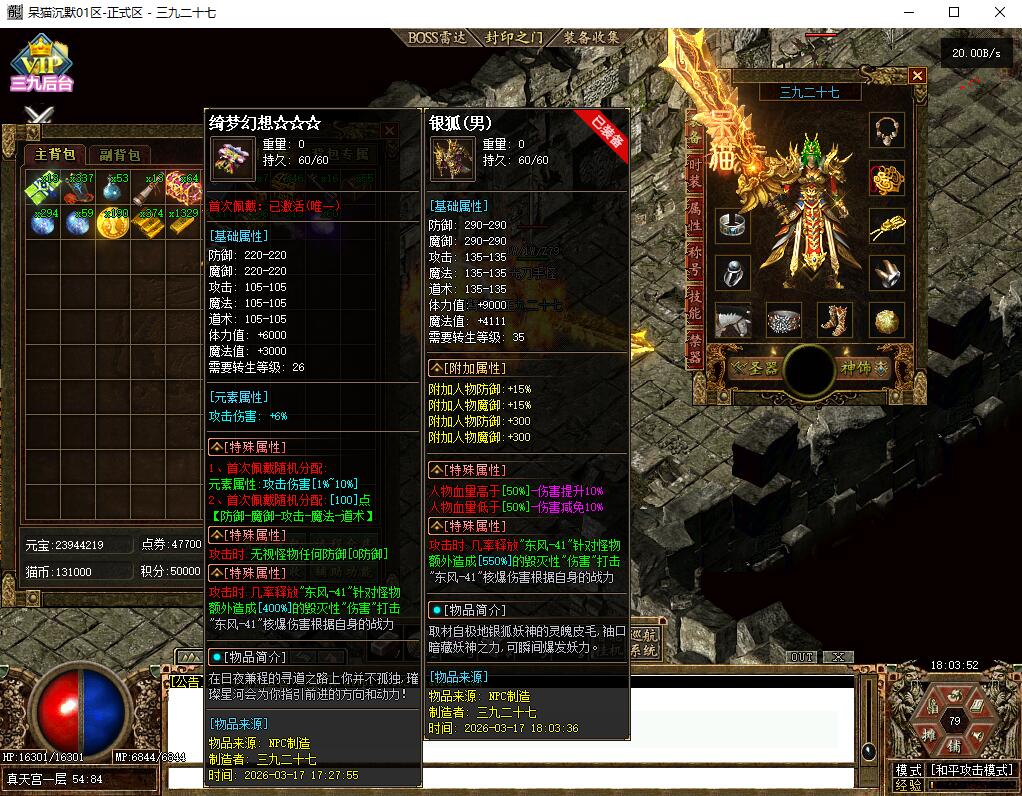Click the gold ingot stack x1329
Viewport: 1022px width, 796px height.
point(182,222)
